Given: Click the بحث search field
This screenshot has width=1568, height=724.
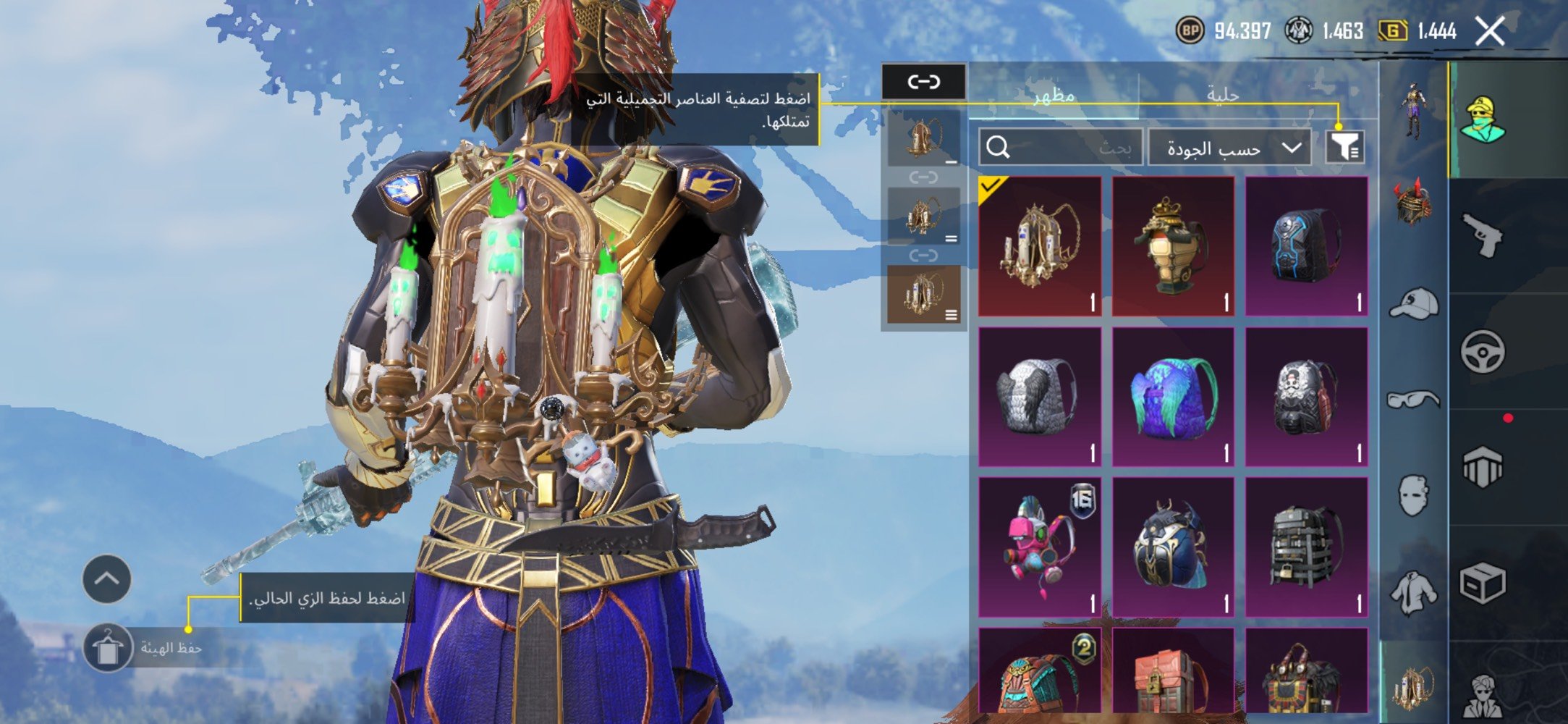Looking at the screenshot, I should 1061,148.
